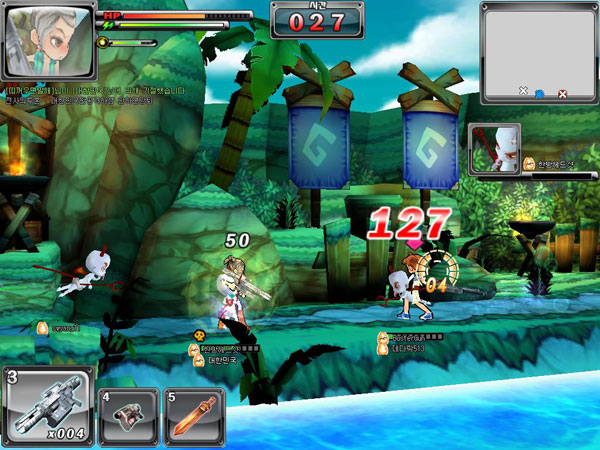This screenshot has height=450, width=600.
Task: Click the player character portrait
Action: (x=49, y=40)
